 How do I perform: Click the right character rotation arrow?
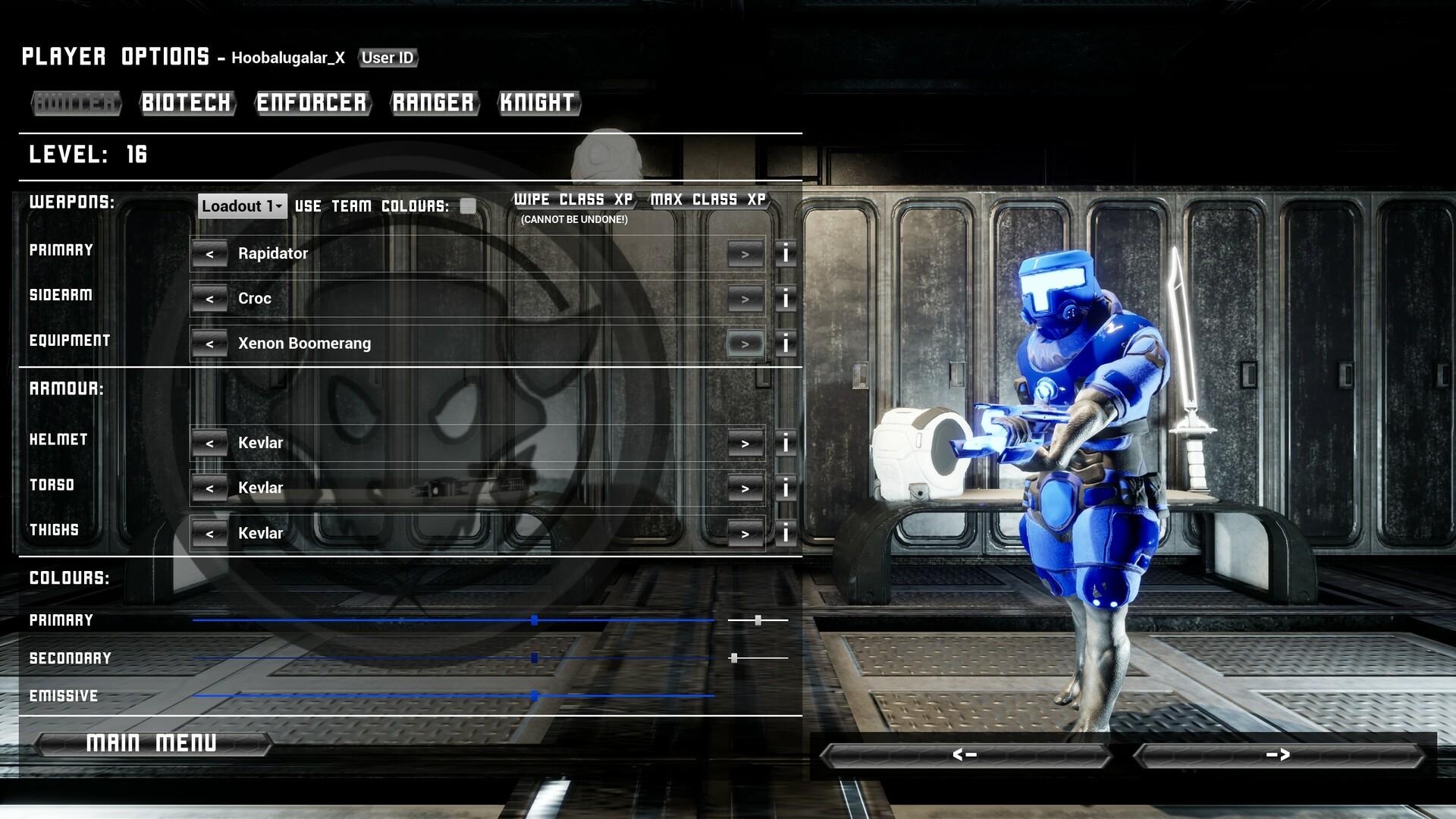click(1280, 755)
